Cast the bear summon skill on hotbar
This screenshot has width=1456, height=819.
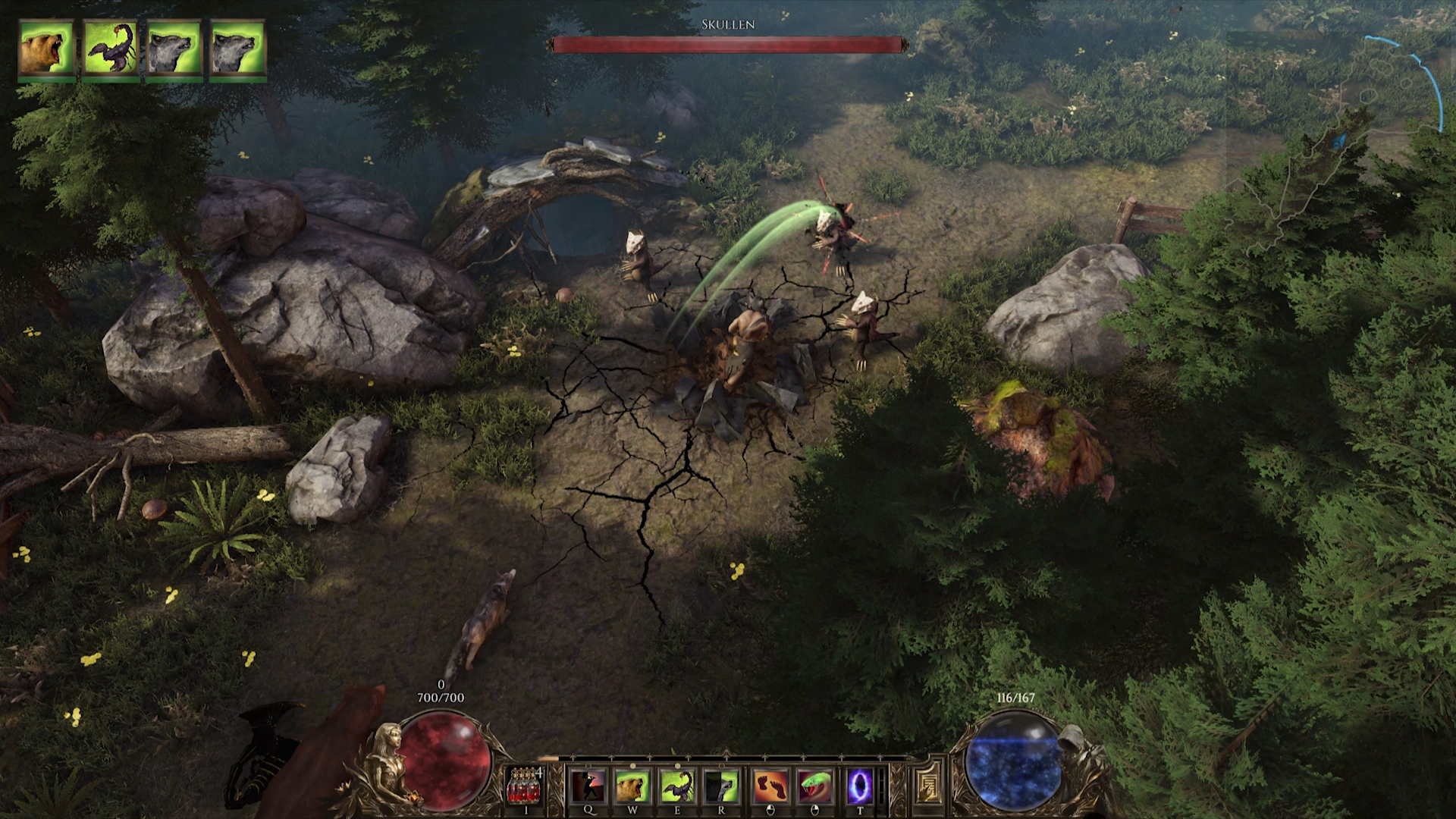632,786
